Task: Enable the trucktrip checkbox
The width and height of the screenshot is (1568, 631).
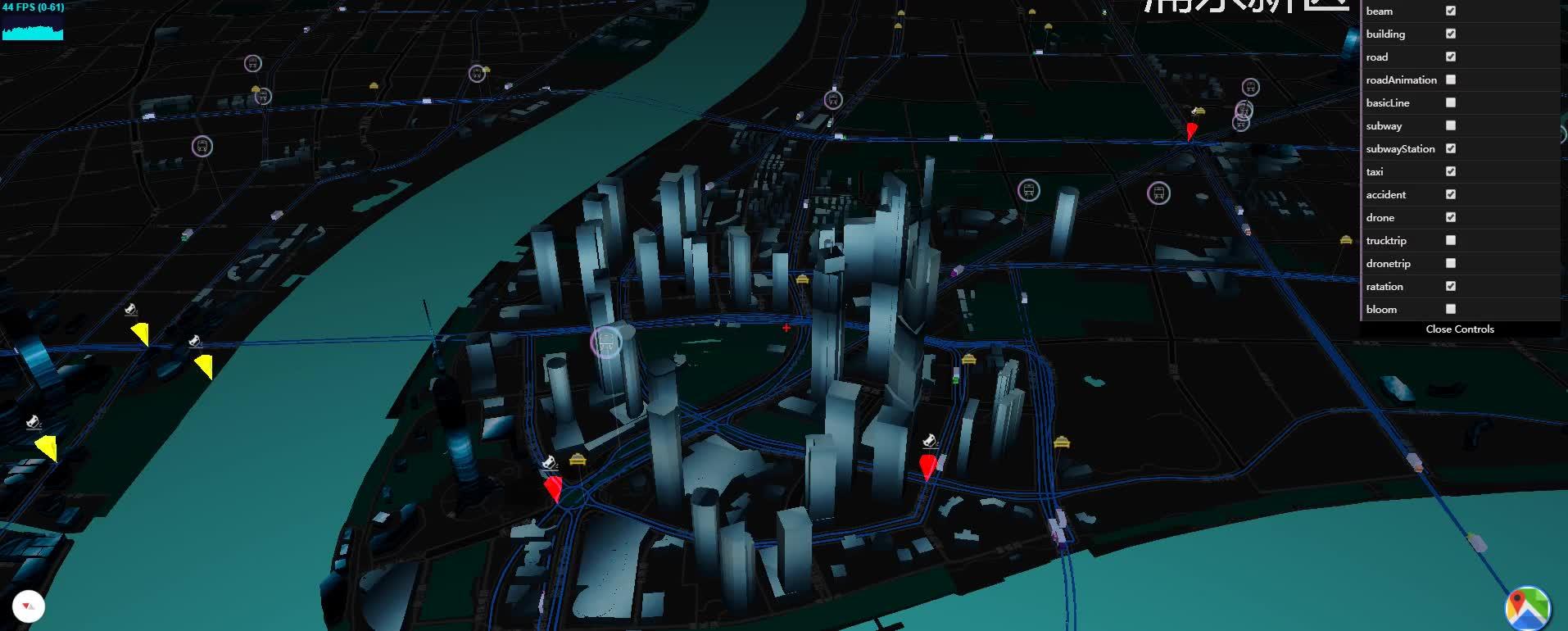Action: [x=1451, y=240]
